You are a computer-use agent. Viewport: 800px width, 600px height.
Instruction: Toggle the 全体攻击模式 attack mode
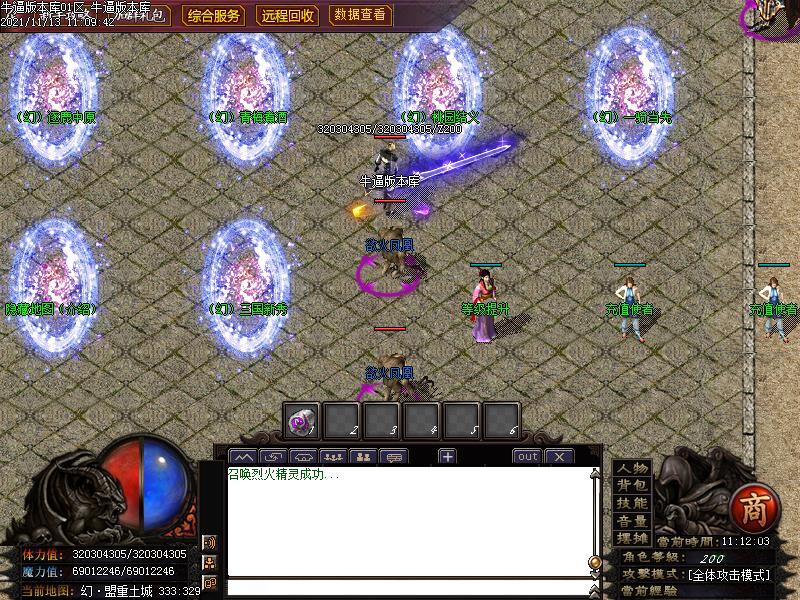click(728, 575)
